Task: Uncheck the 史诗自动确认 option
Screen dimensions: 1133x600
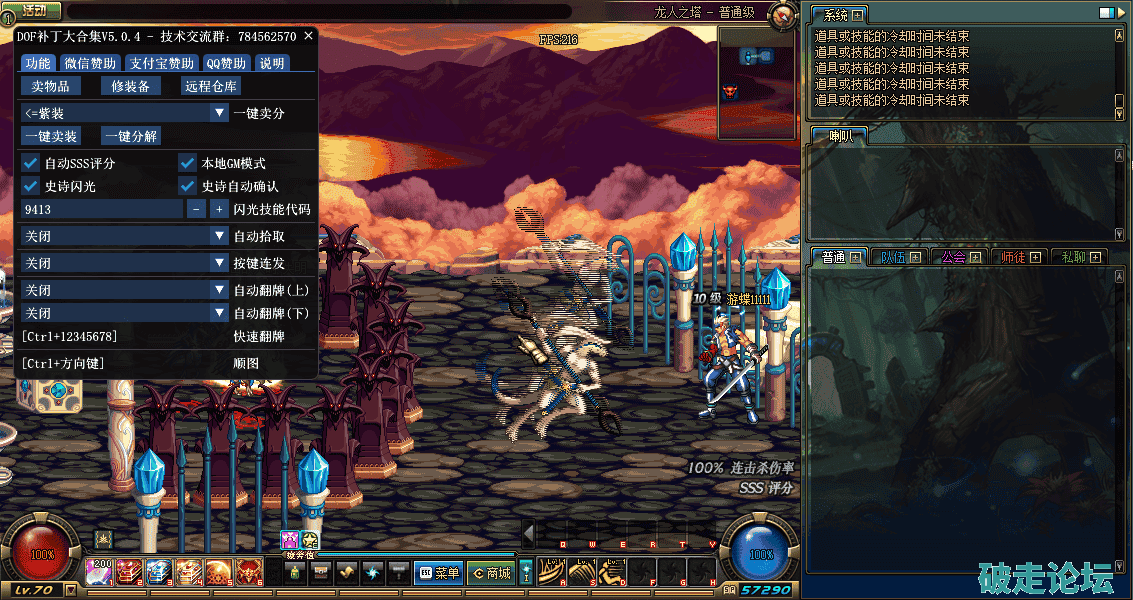Action: pos(187,186)
